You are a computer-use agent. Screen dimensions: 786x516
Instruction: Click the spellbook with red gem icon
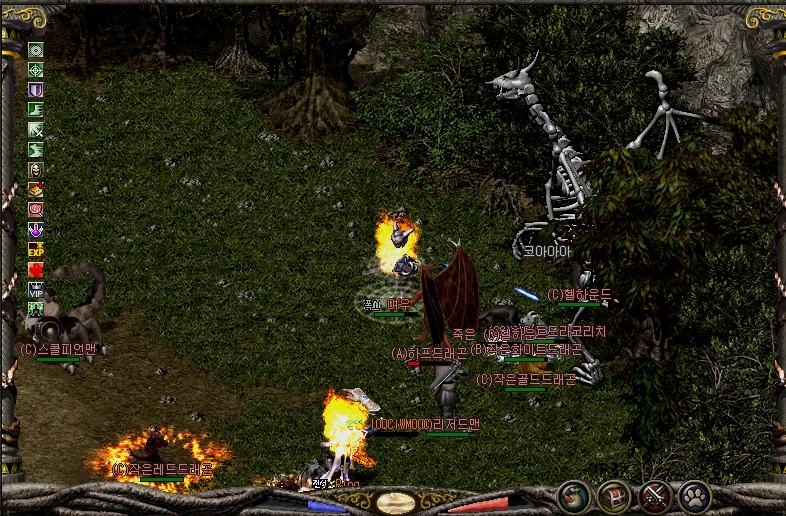(36, 190)
